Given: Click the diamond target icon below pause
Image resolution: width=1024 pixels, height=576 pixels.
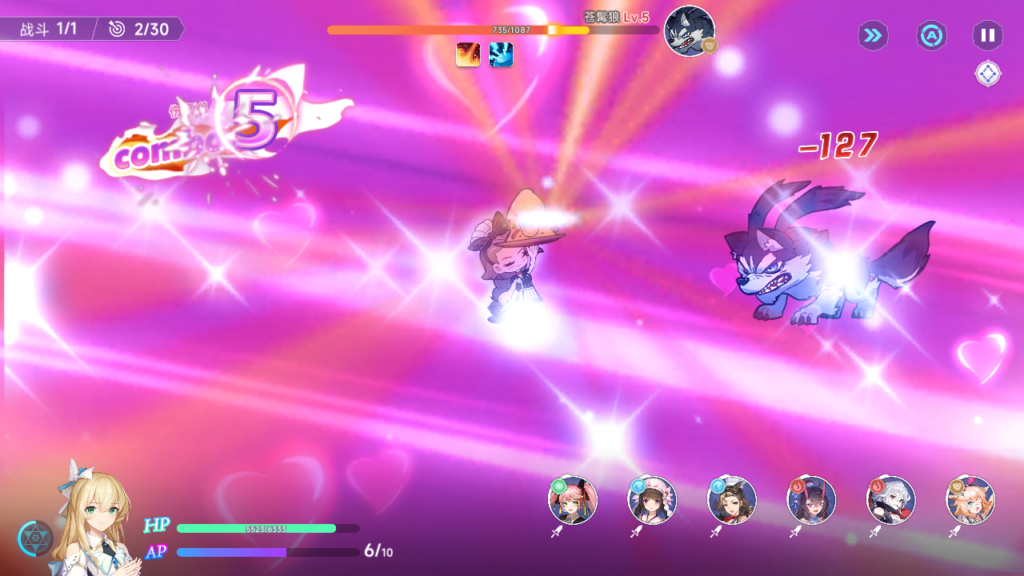Looking at the screenshot, I should (987, 73).
